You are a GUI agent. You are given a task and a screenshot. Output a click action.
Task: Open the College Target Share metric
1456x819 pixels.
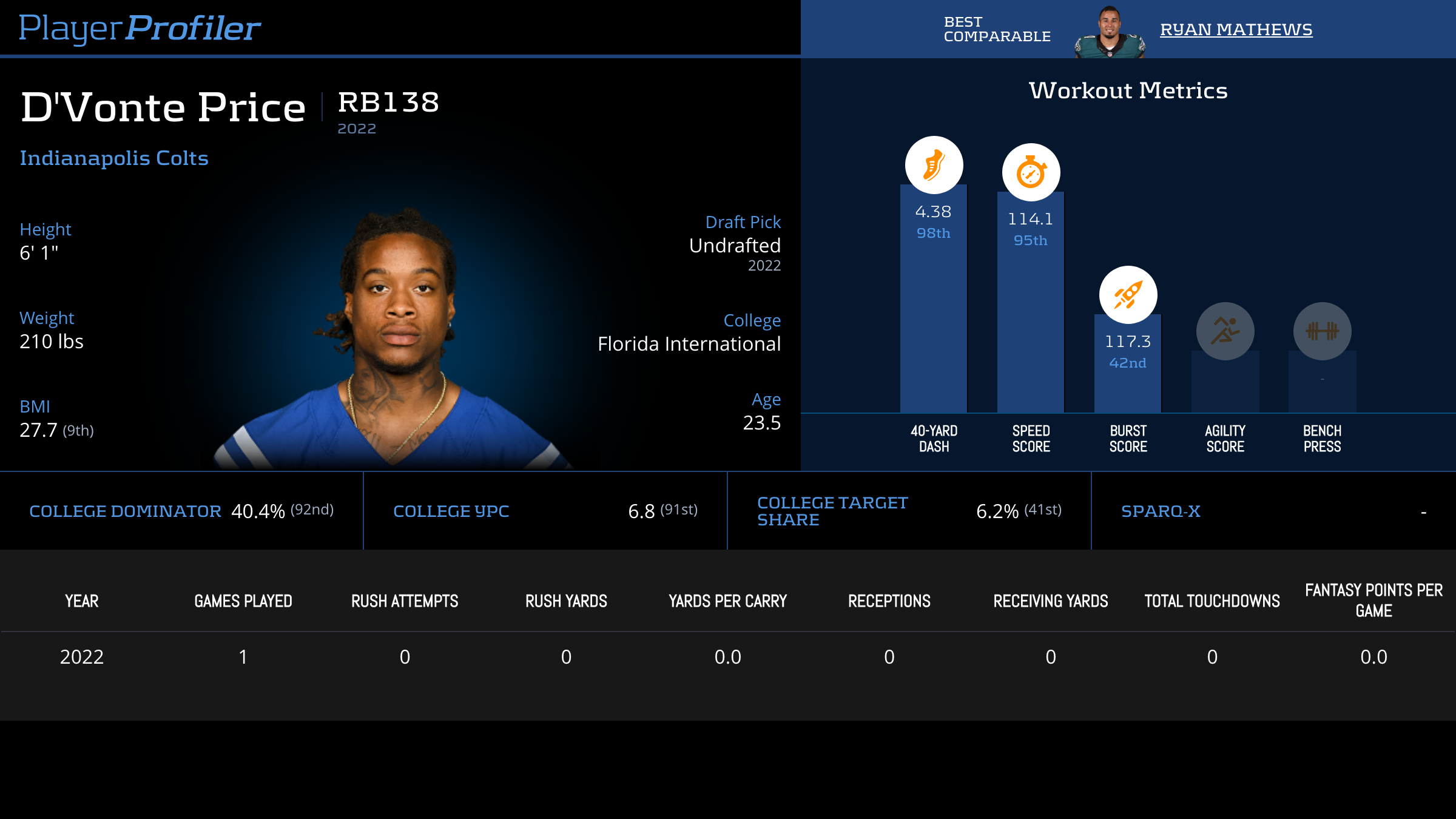tap(832, 511)
